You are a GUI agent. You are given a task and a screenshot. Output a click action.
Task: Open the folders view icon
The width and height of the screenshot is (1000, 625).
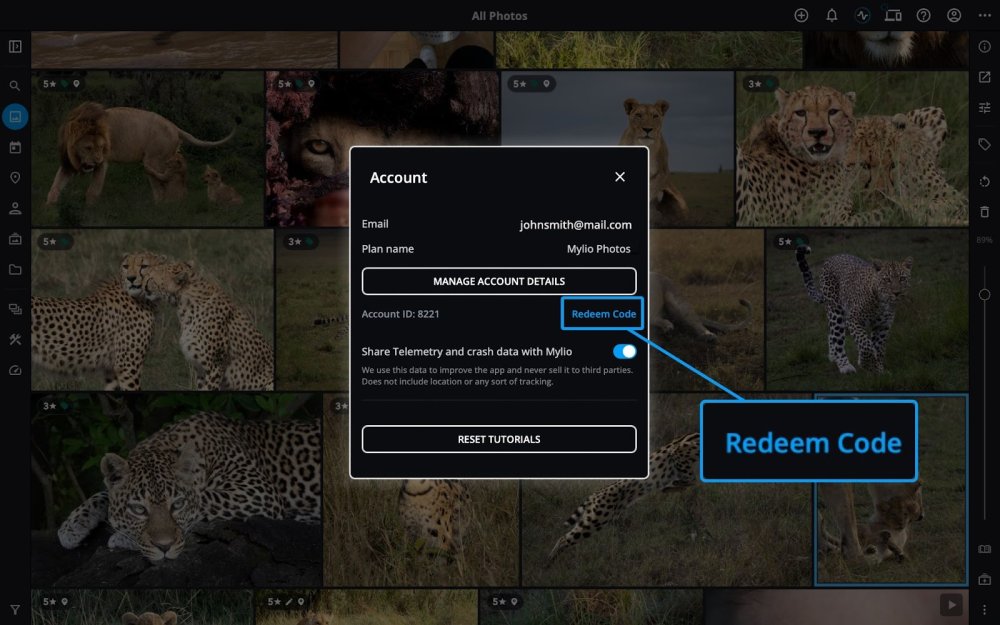[x=15, y=269]
